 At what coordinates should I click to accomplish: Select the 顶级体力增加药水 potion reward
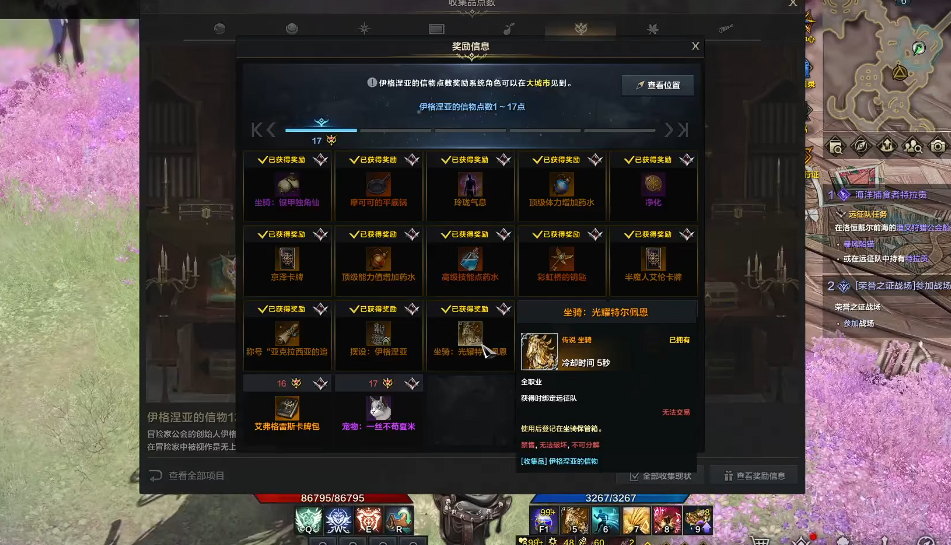click(x=562, y=186)
